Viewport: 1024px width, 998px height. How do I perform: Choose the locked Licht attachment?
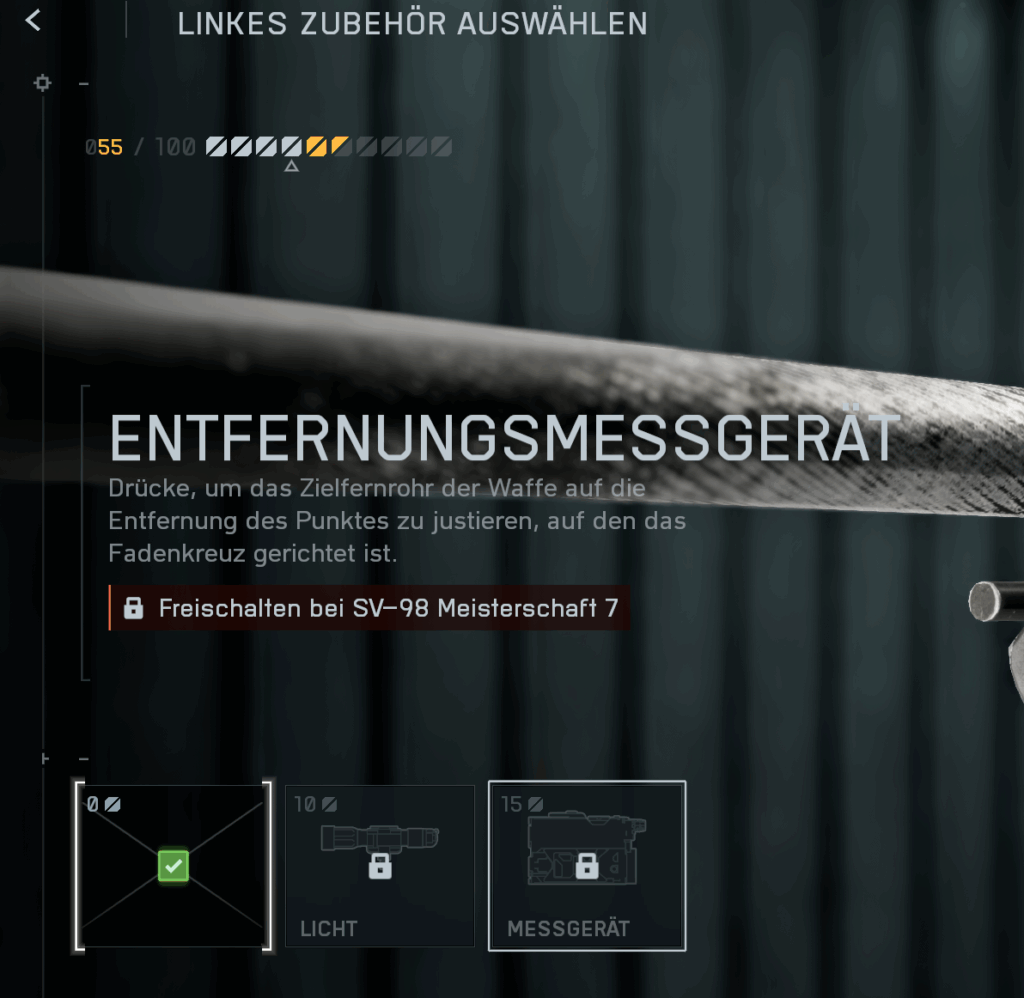pos(379,866)
